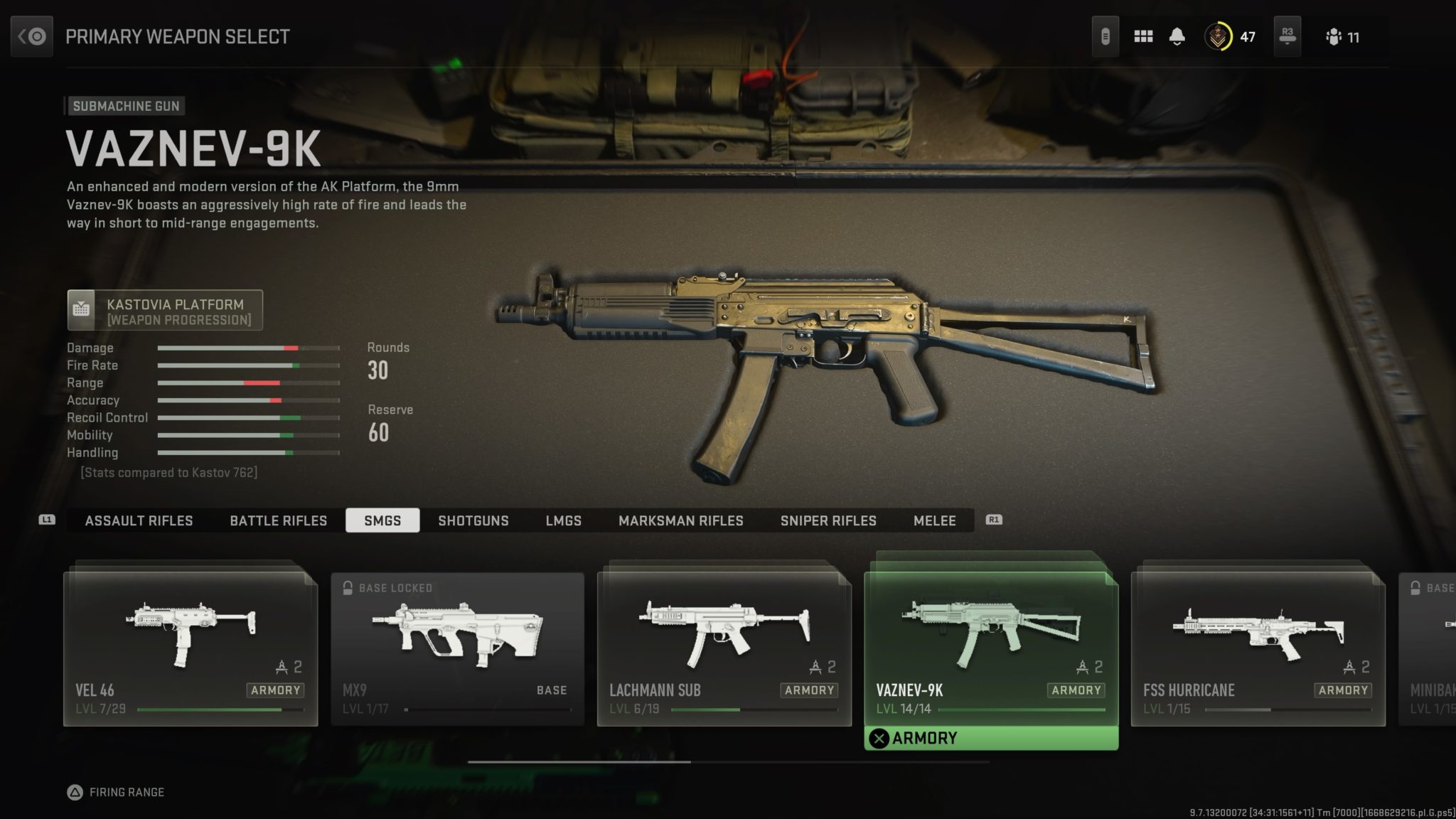Click the channels grid icon in top bar
This screenshot has height=819, width=1456.
pyautogui.click(x=1144, y=36)
